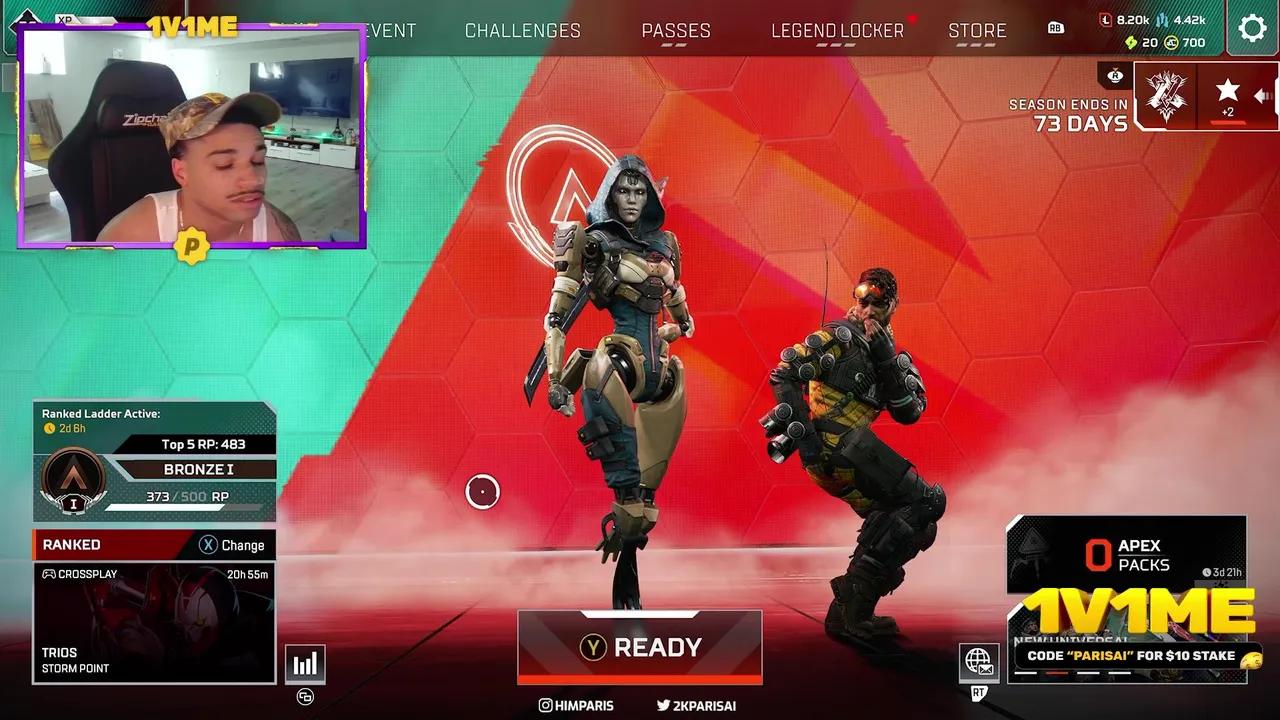This screenshot has height=720, width=1280.
Task: Open the PASSES menu item
Action: click(x=677, y=30)
